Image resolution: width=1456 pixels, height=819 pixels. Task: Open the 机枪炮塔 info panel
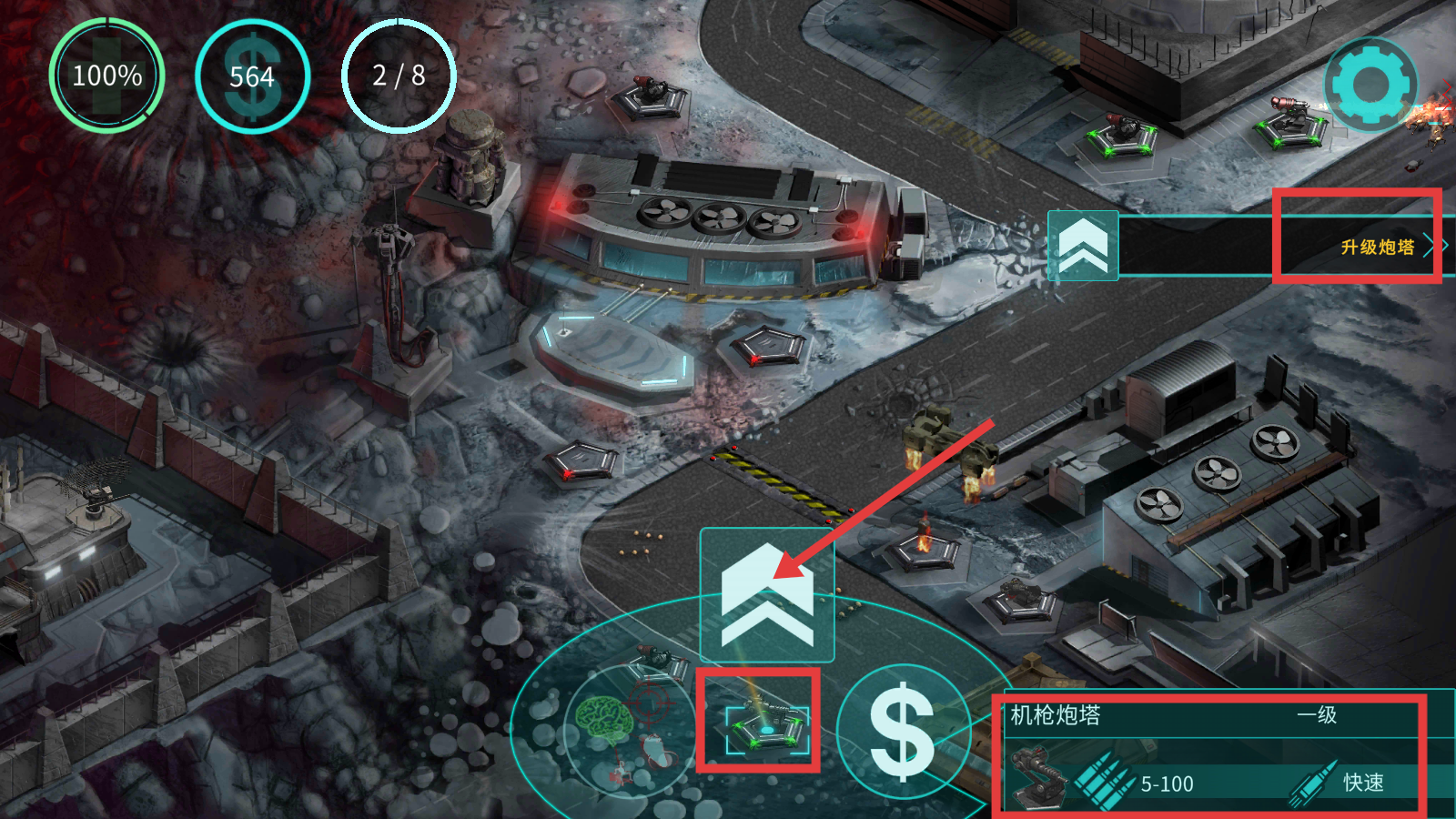(1208, 753)
